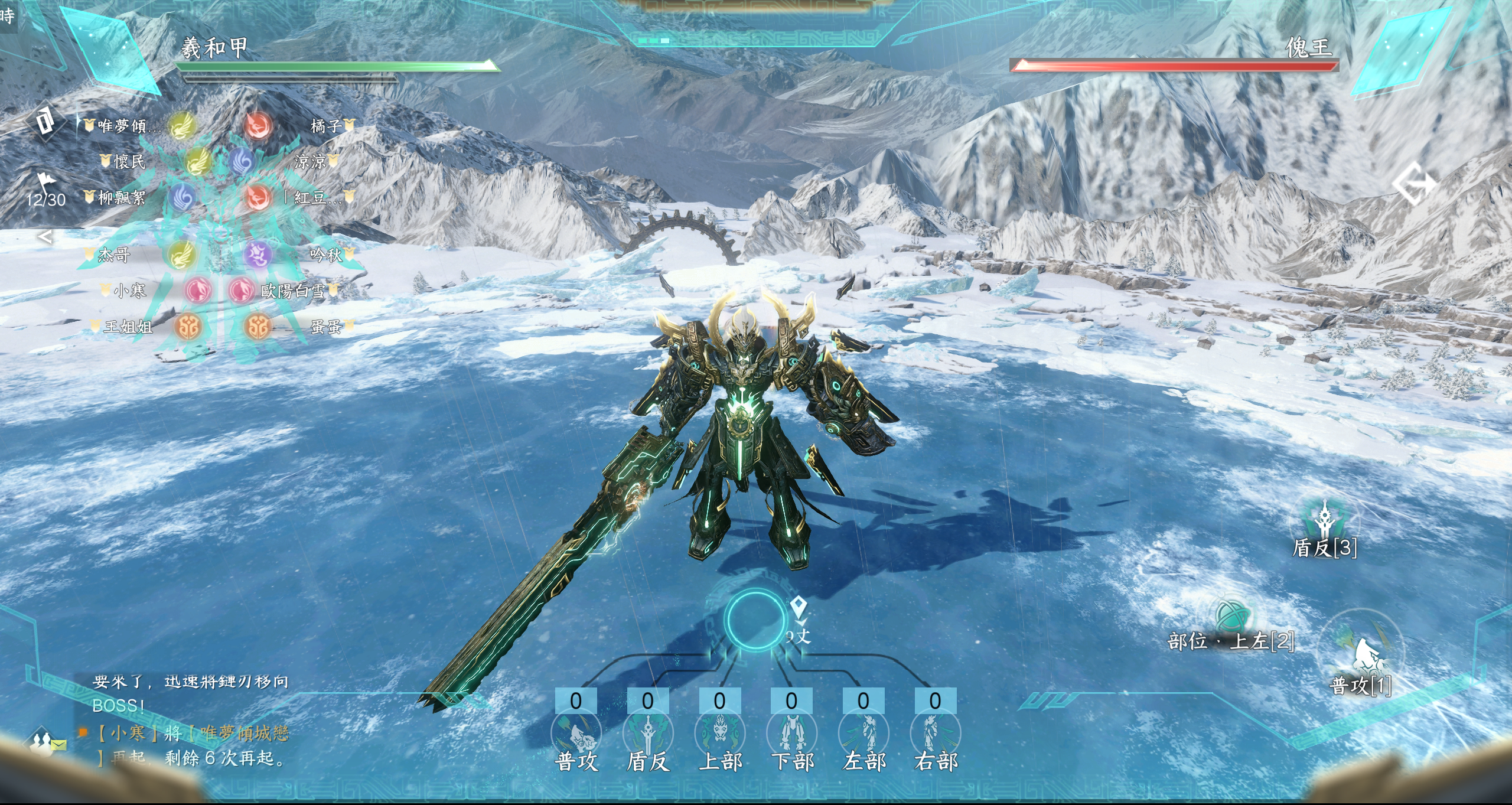Collapse the team panel with the arrow

click(x=45, y=237)
